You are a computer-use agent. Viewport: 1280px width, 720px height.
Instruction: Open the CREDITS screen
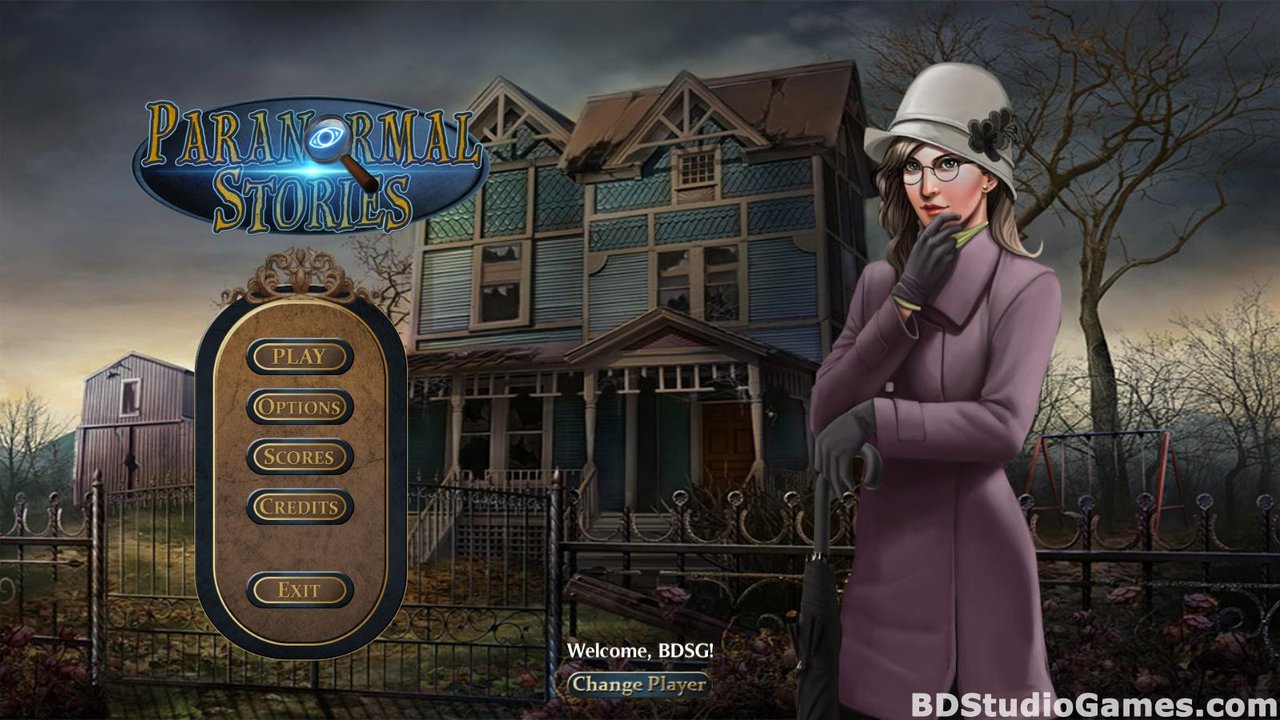tap(299, 507)
